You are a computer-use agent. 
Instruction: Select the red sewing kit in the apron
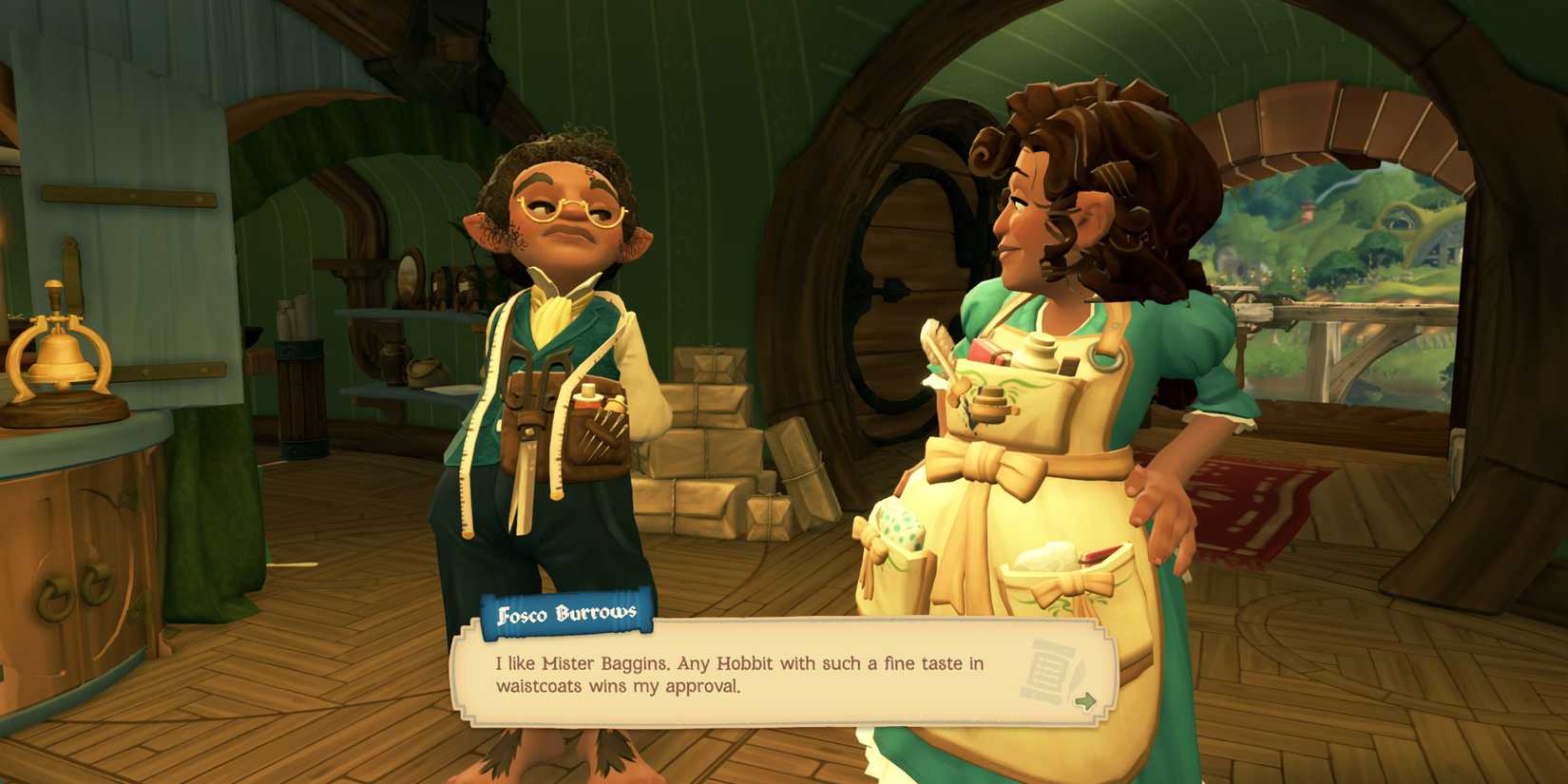(x=982, y=351)
